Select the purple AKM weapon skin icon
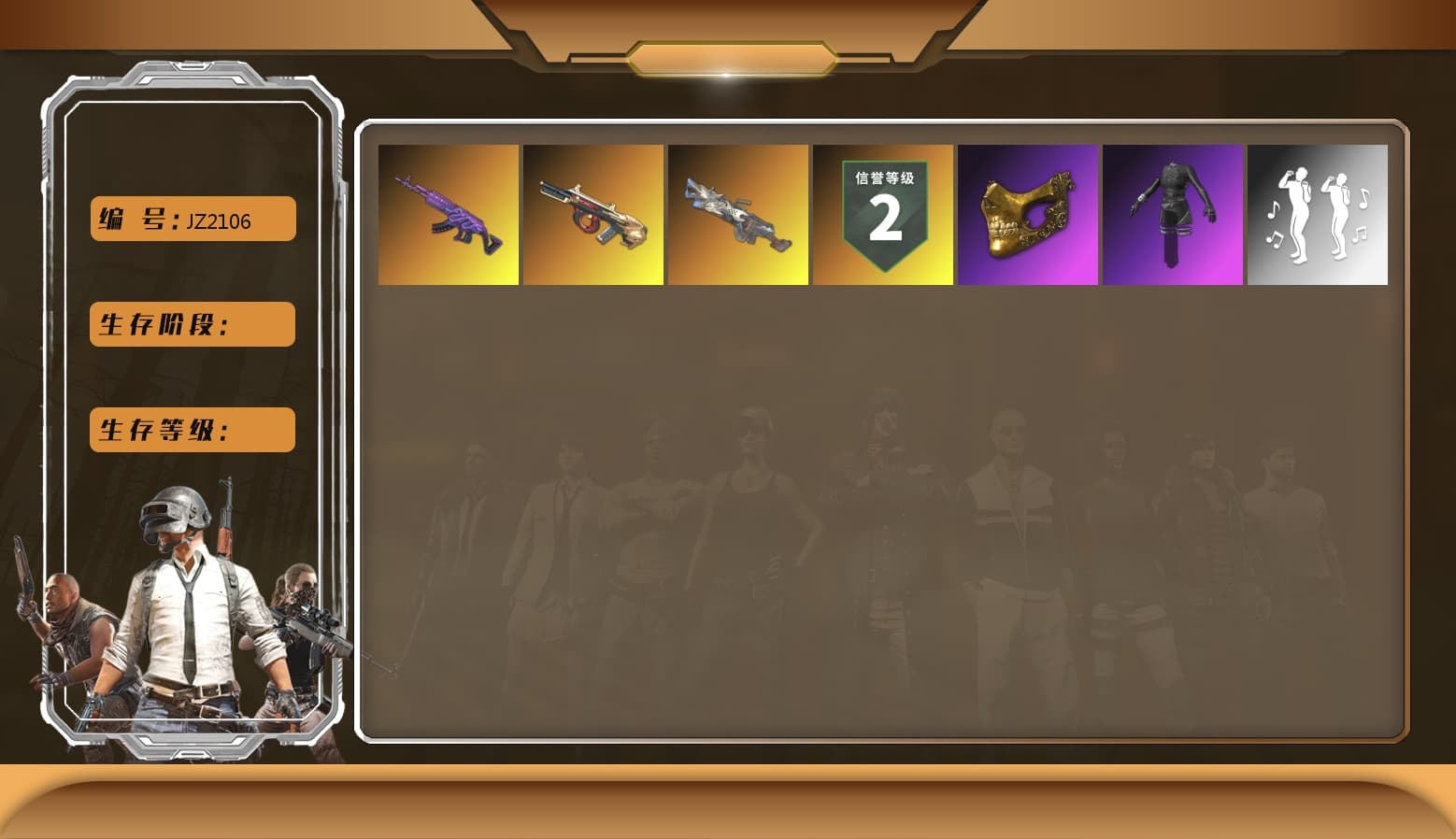The height and width of the screenshot is (839, 1456). [447, 213]
